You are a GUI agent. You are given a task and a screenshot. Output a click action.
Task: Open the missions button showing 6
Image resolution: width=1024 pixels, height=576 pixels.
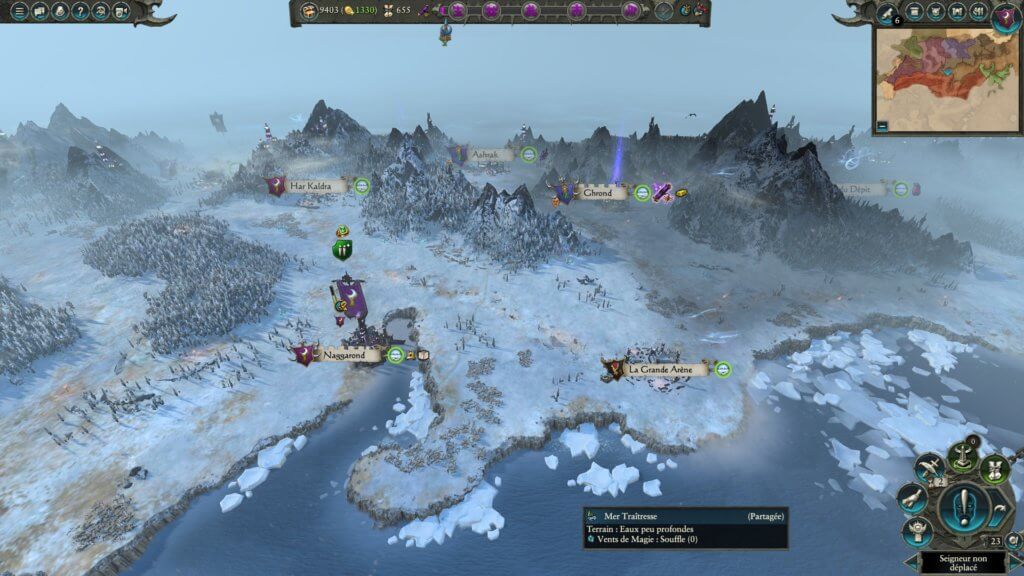(885, 13)
